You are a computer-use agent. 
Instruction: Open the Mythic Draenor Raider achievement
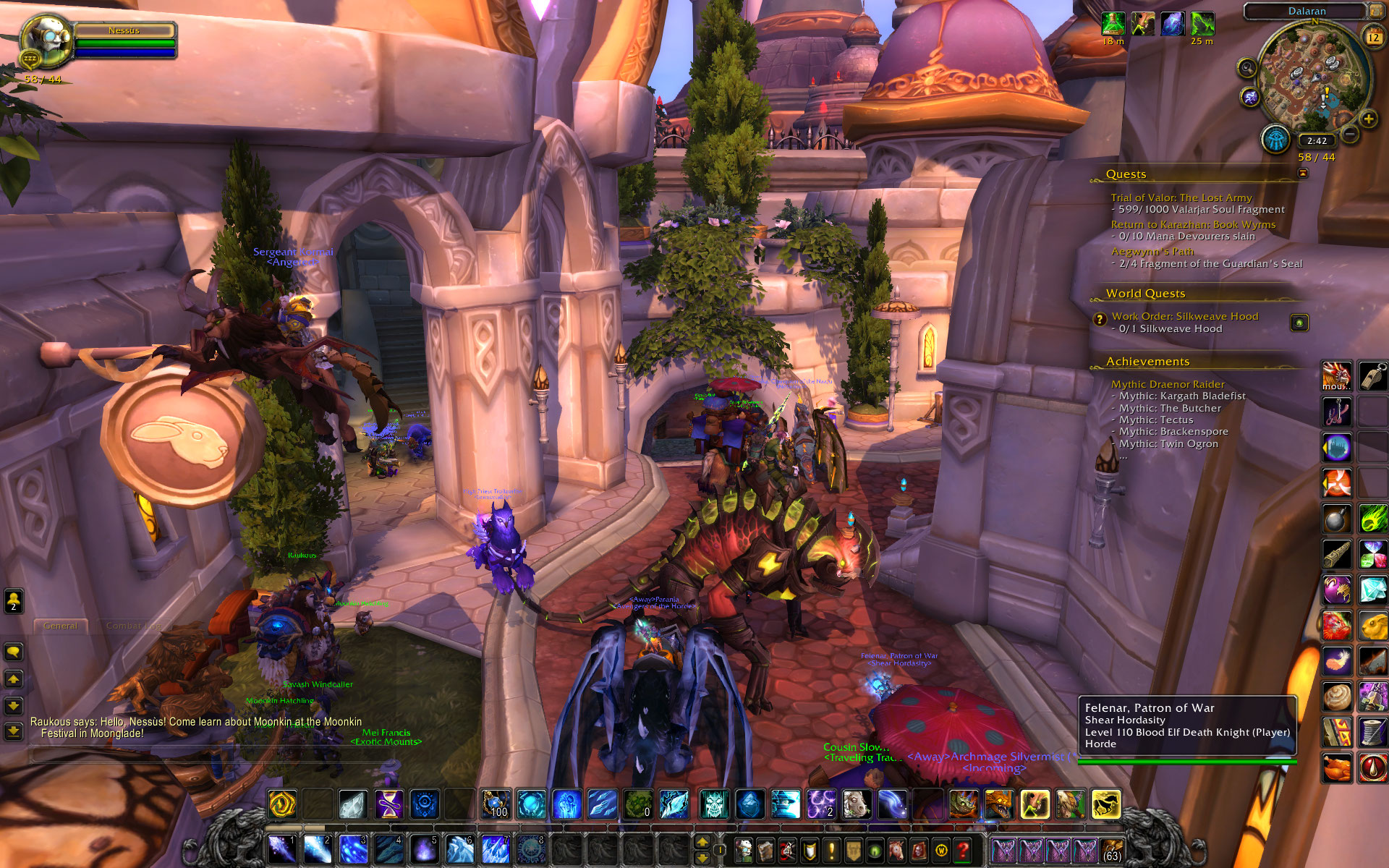tap(1168, 384)
